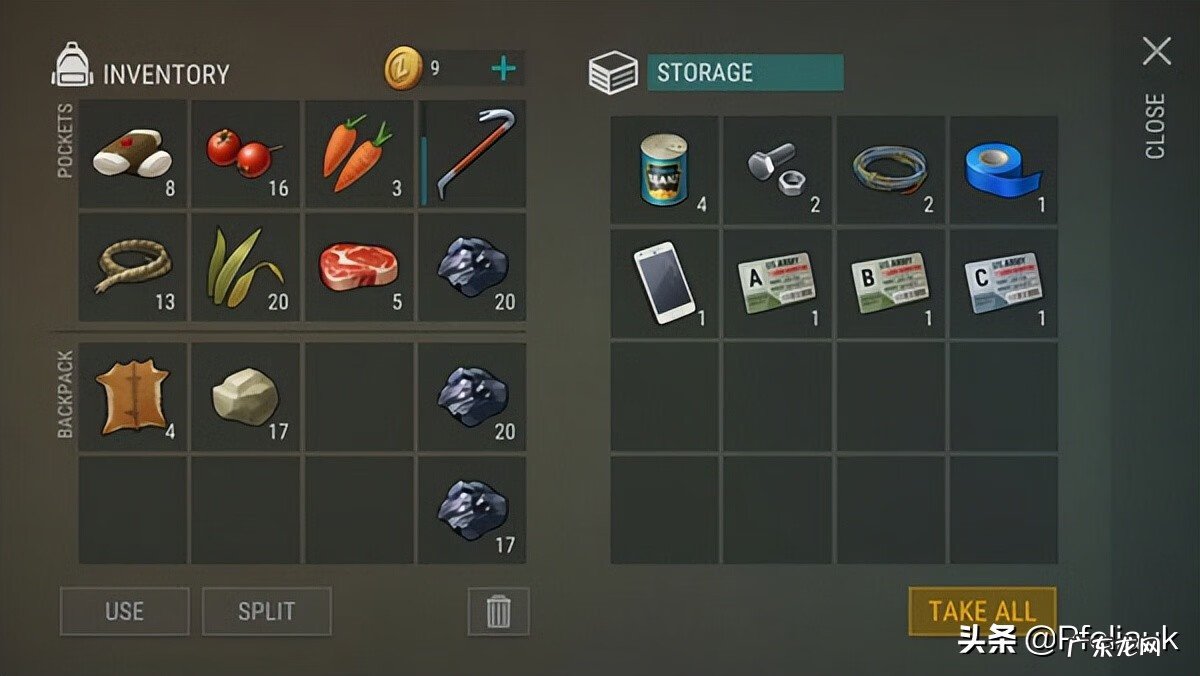This screenshot has width=1200, height=676.
Task: Choose the rope stack
Action: pyautogui.click(x=133, y=267)
